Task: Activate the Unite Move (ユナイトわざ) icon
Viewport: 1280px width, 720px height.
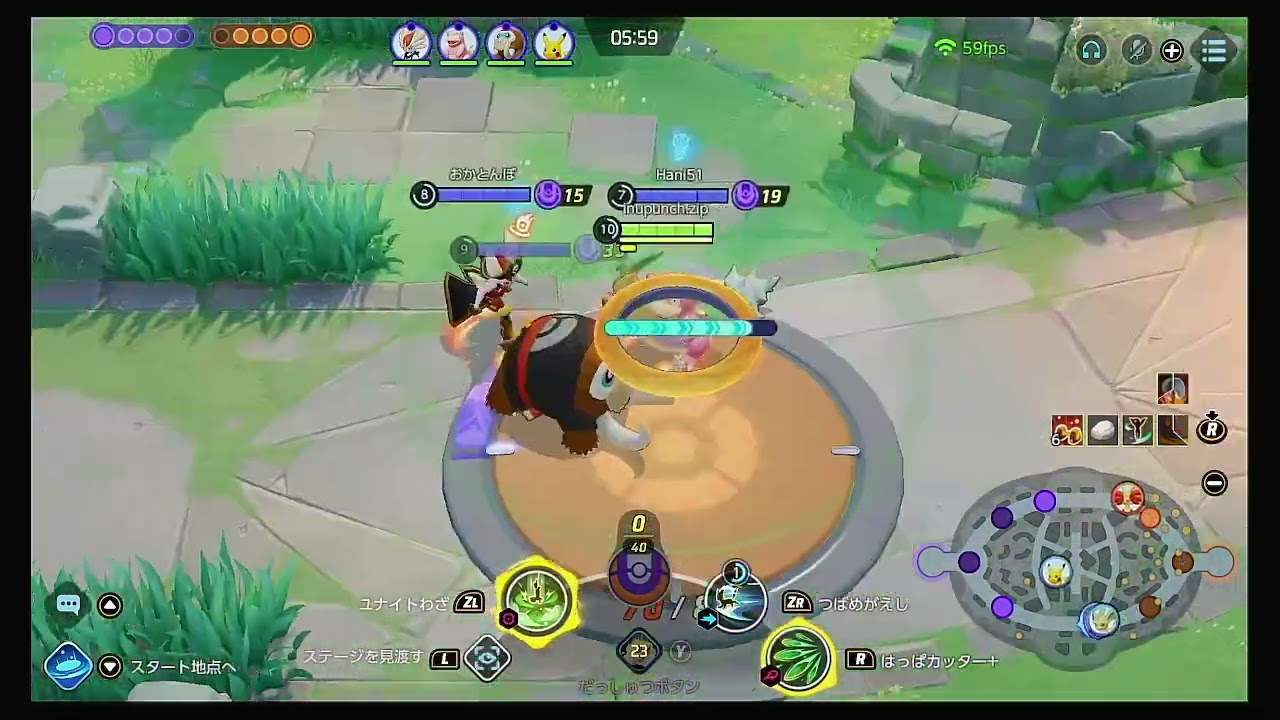Action: (x=538, y=600)
